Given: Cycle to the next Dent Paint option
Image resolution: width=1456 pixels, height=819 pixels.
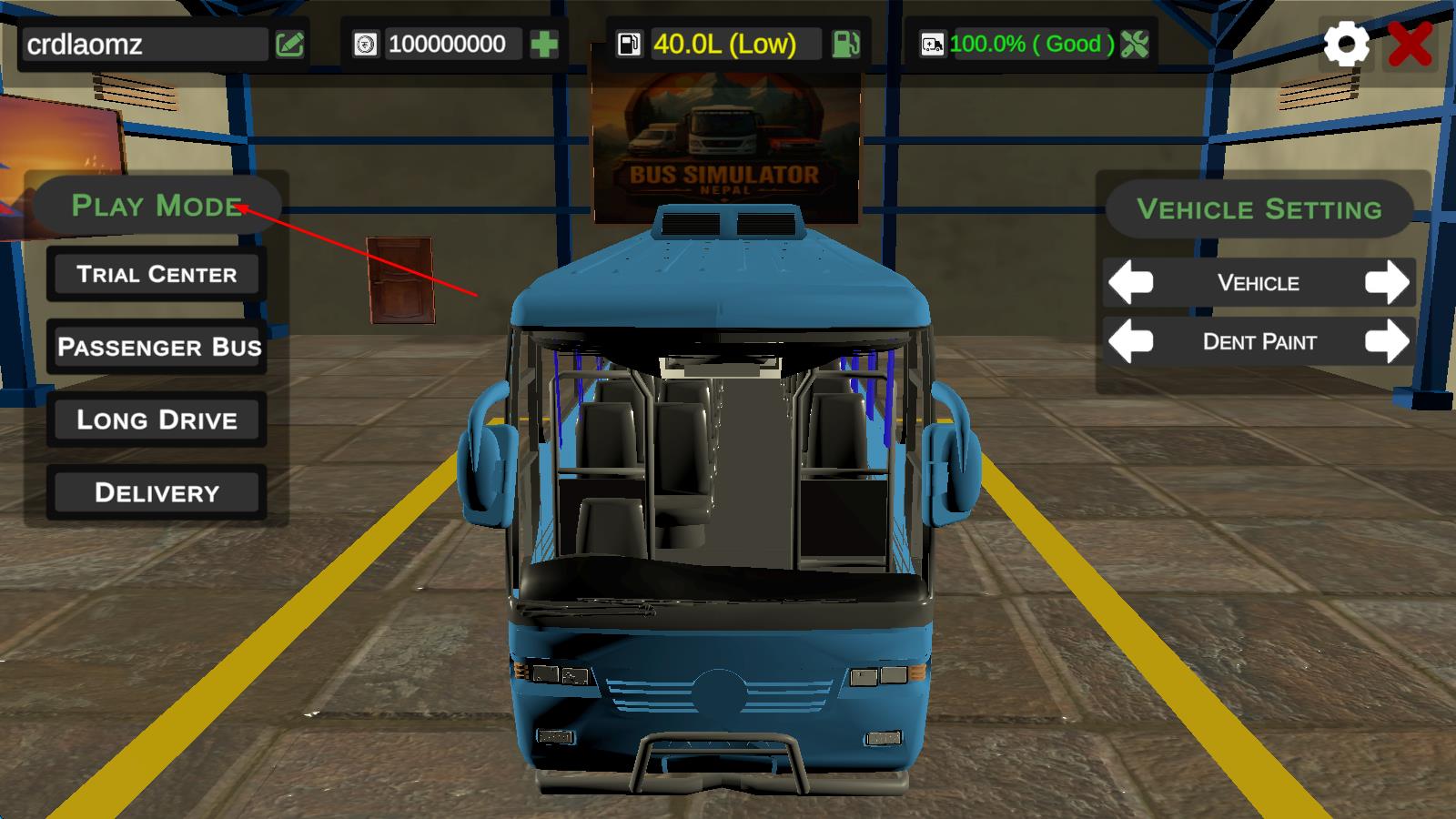Looking at the screenshot, I should (1386, 342).
